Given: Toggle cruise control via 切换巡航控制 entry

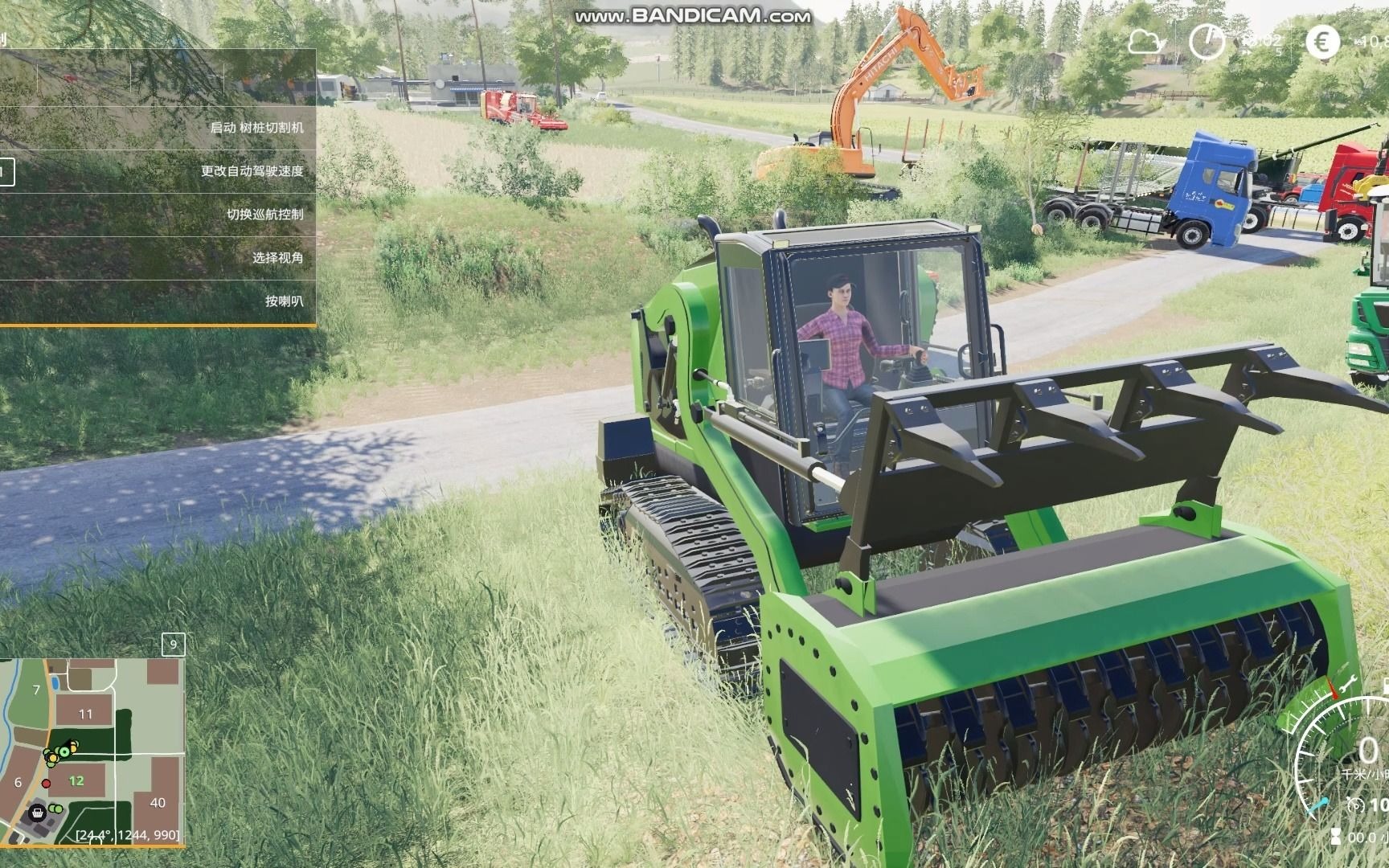Looking at the screenshot, I should 265,215.
